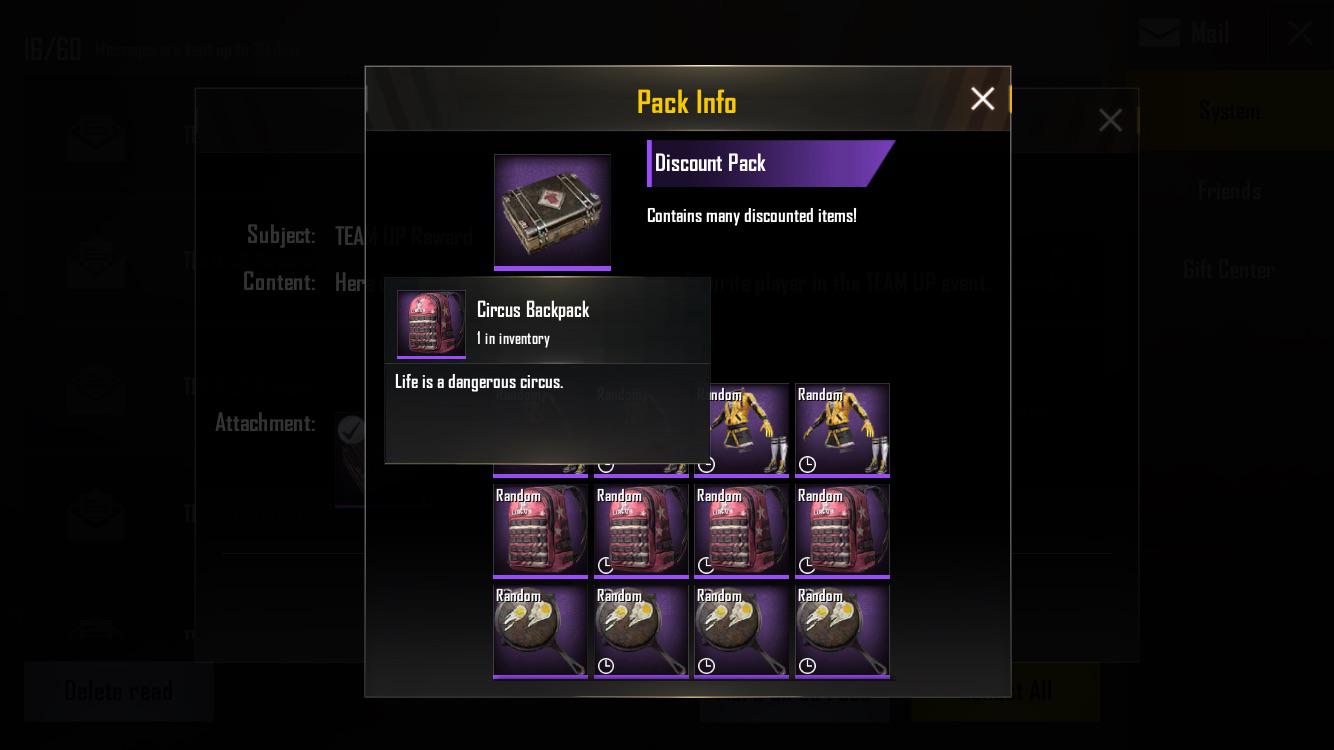Click the clock icon on the yellow clown outfit item
Viewport: 1334px width, 750px height.
[807, 464]
